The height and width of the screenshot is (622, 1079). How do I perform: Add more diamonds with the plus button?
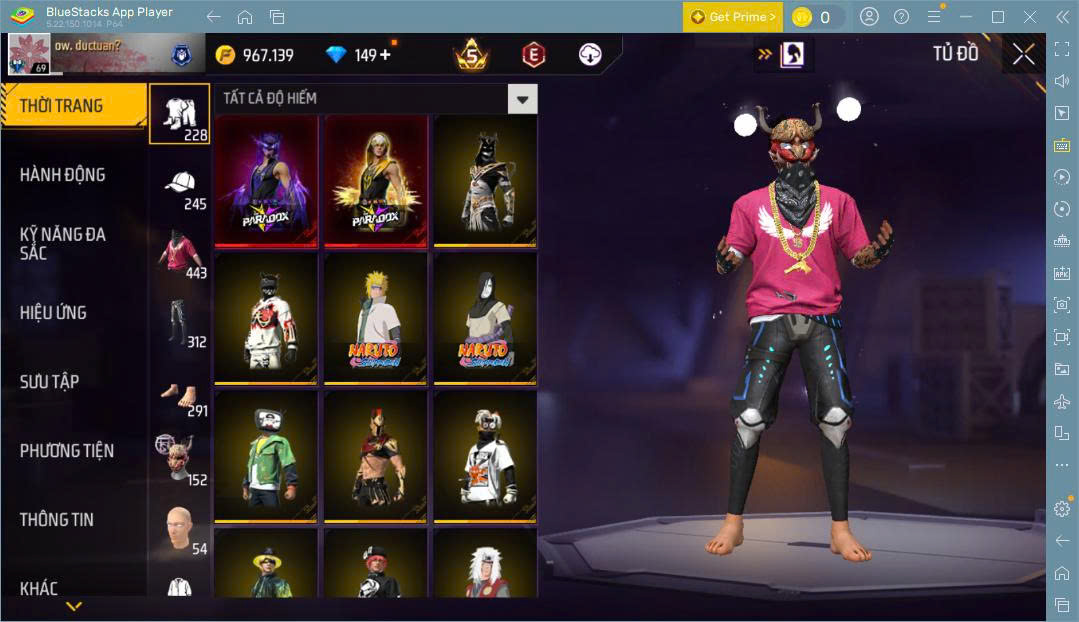pyautogui.click(x=386, y=55)
